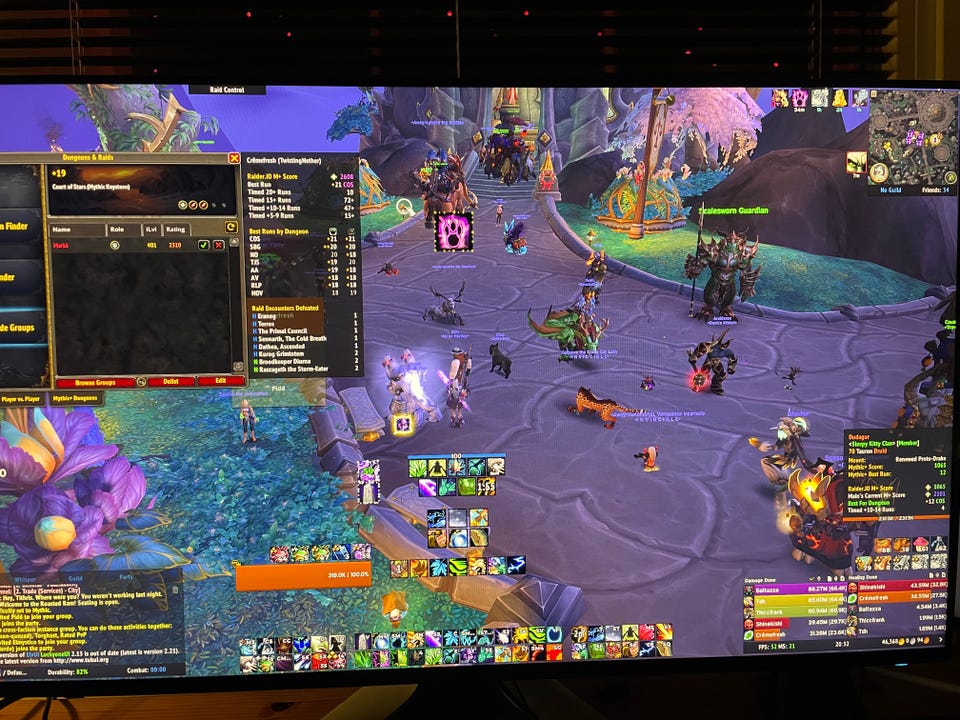Decline the applicant with the red X
960x720 pixels.
(x=219, y=244)
